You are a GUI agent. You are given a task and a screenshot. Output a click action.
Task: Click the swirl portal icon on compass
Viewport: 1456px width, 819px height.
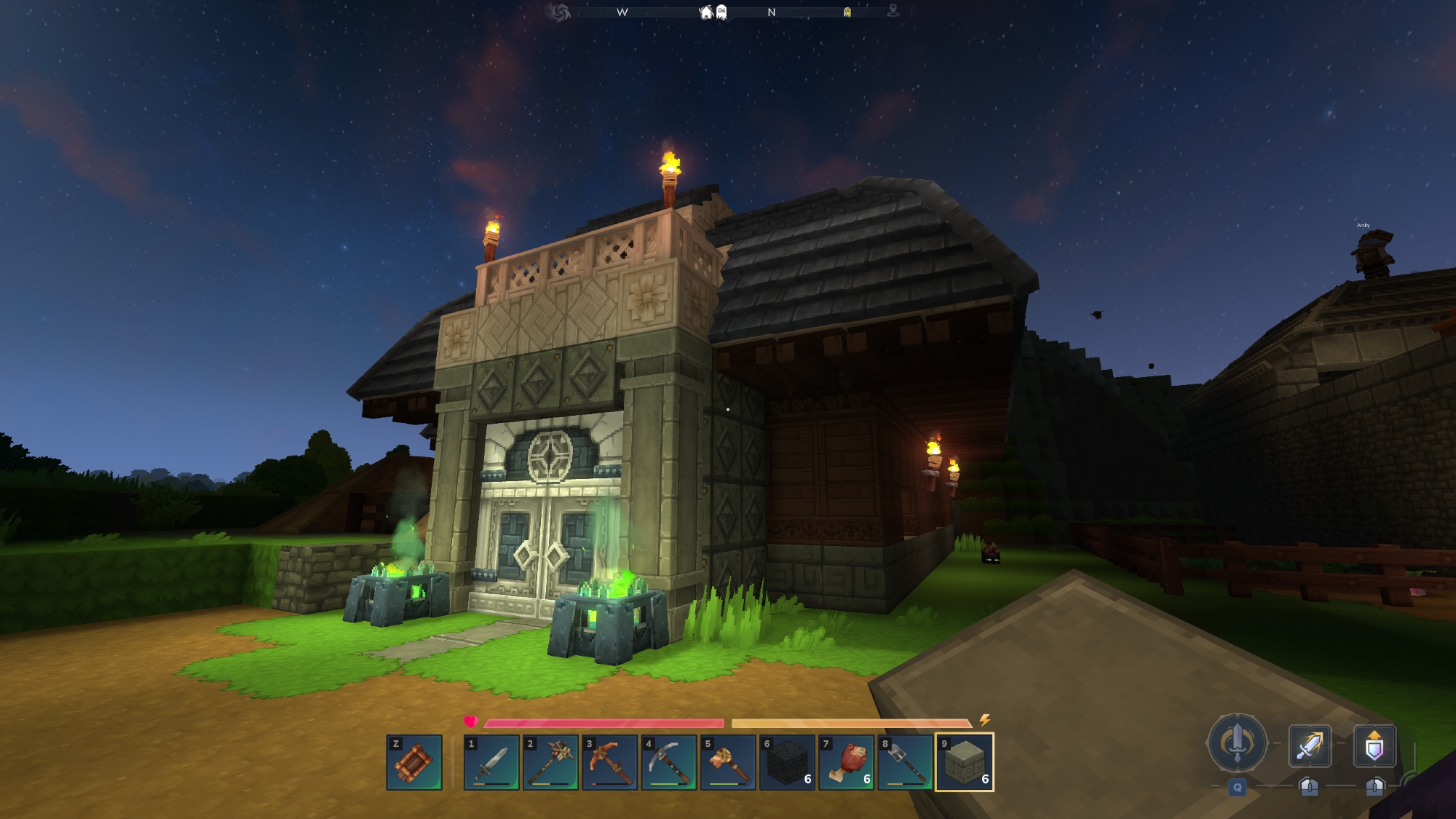(x=560, y=12)
